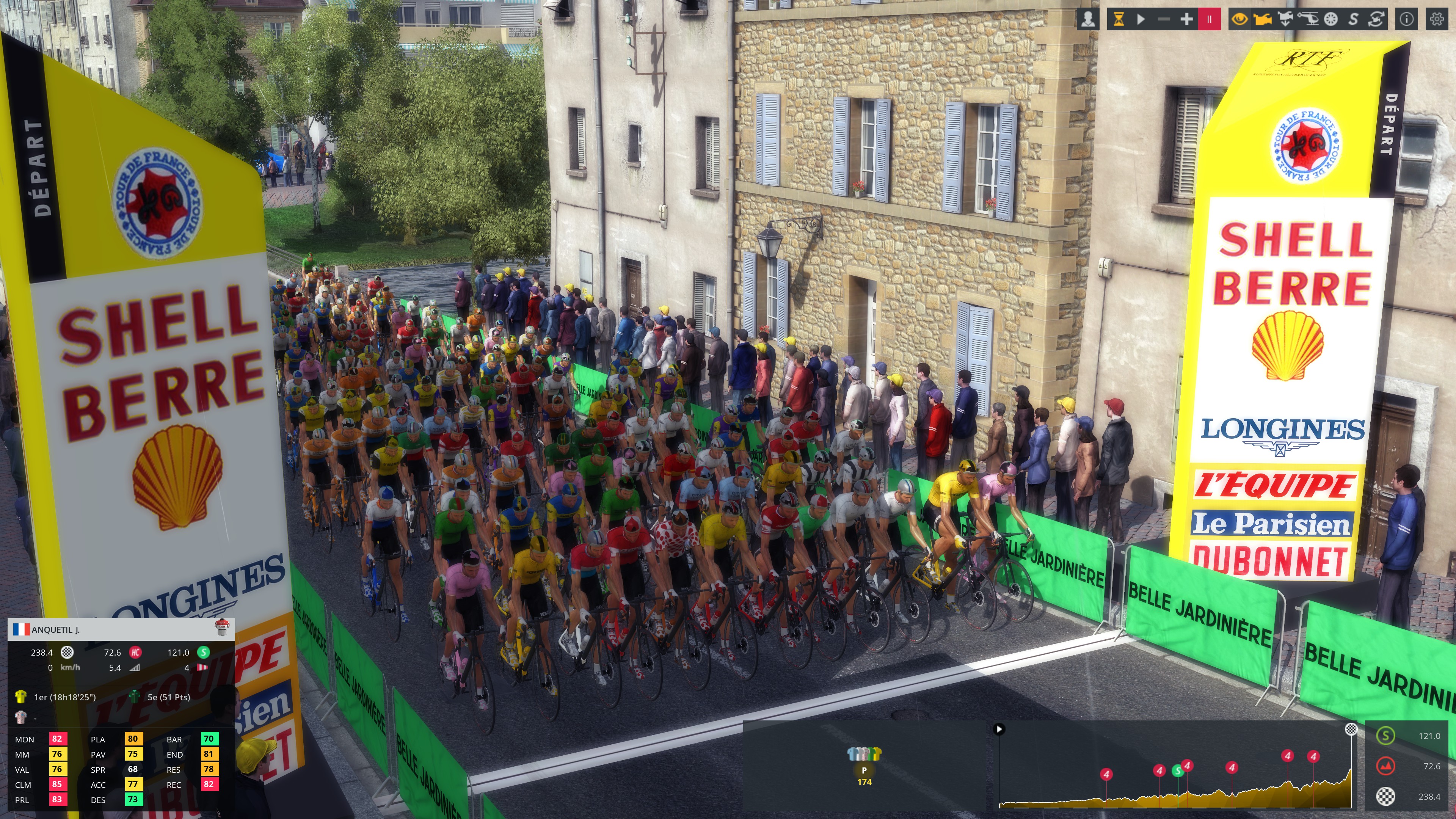This screenshot has width=1456, height=819.
Task: Toggle the red pause button
Action: click(1209, 20)
